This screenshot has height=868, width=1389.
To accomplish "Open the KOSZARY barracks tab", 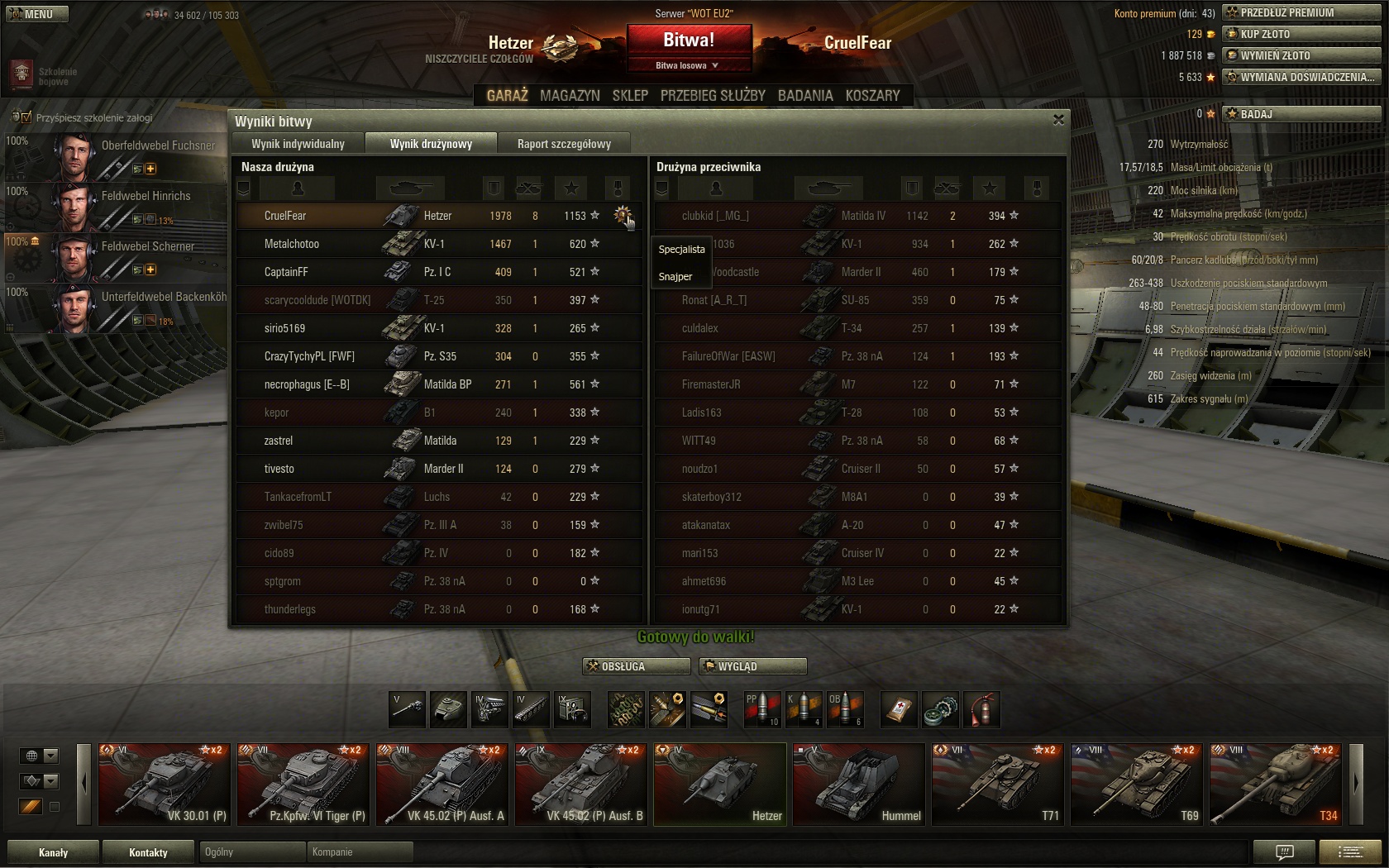I will (872, 95).
